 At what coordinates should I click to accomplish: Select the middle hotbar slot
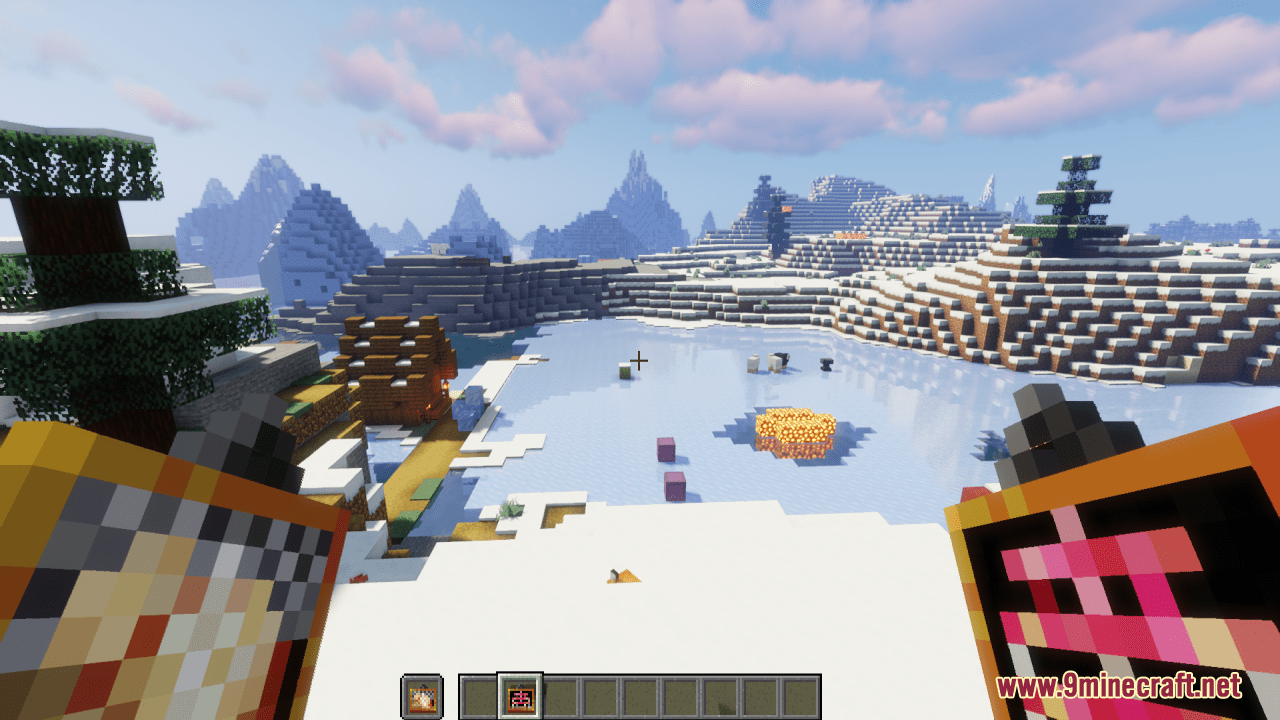pyautogui.click(x=639, y=691)
